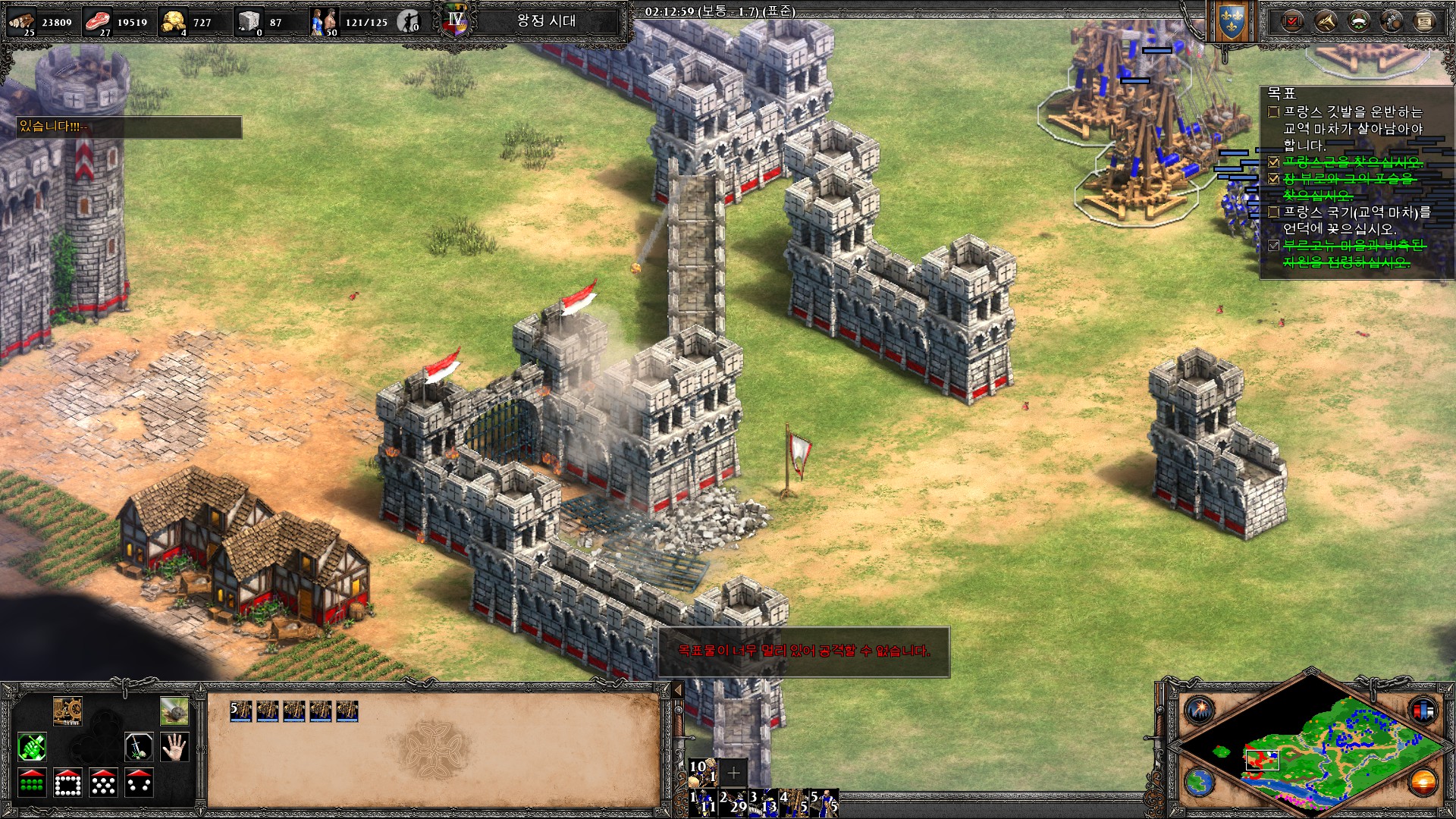1456x819 pixels.
Task: Activate the minimap signal flare button
Action: [x=1200, y=711]
